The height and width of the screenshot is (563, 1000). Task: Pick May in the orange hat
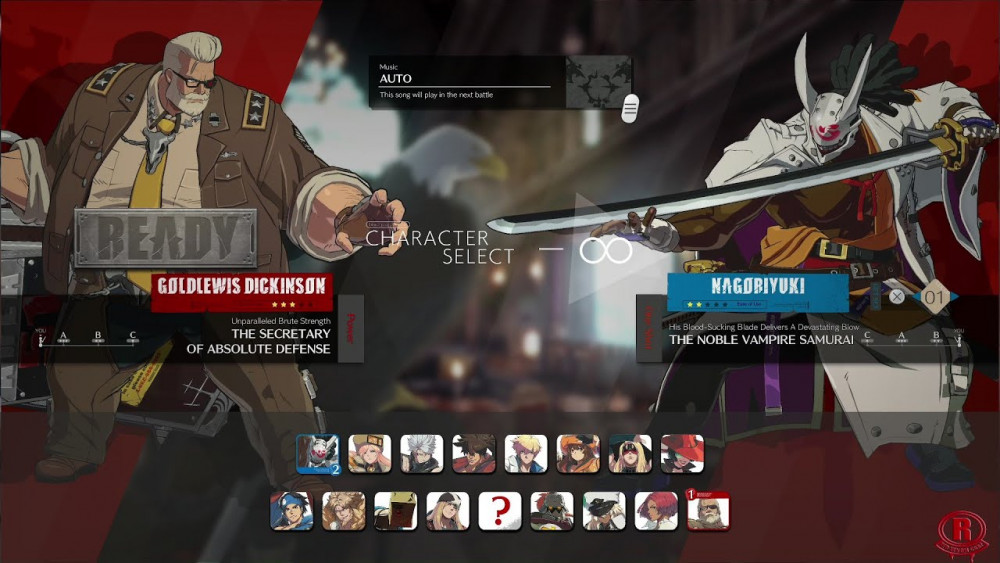click(x=578, y=453)
